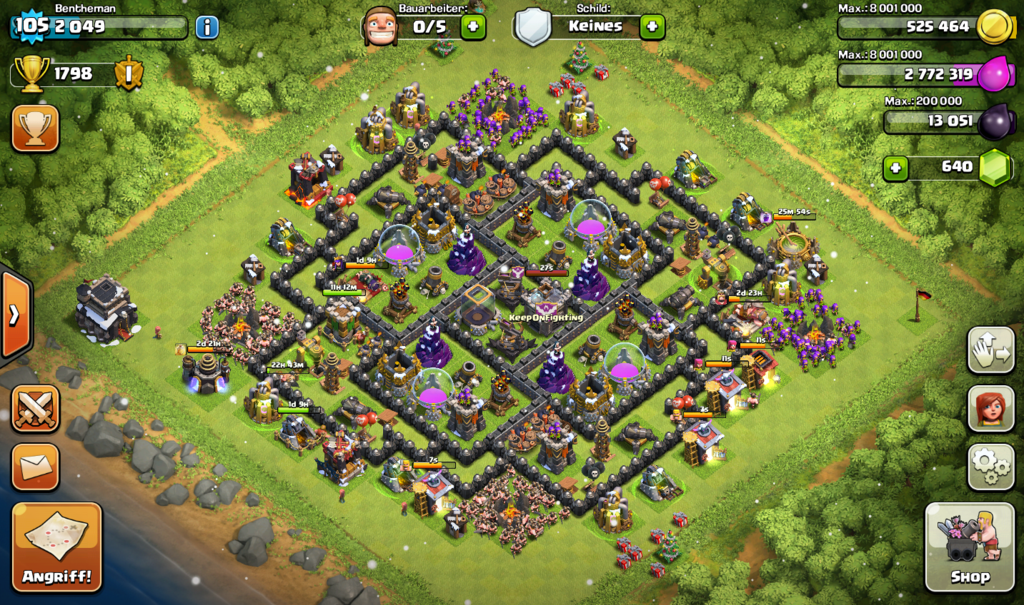The width and height of the screenshot is (1024, 605).
Task: Show player info via blue i button
Action: 207,27
